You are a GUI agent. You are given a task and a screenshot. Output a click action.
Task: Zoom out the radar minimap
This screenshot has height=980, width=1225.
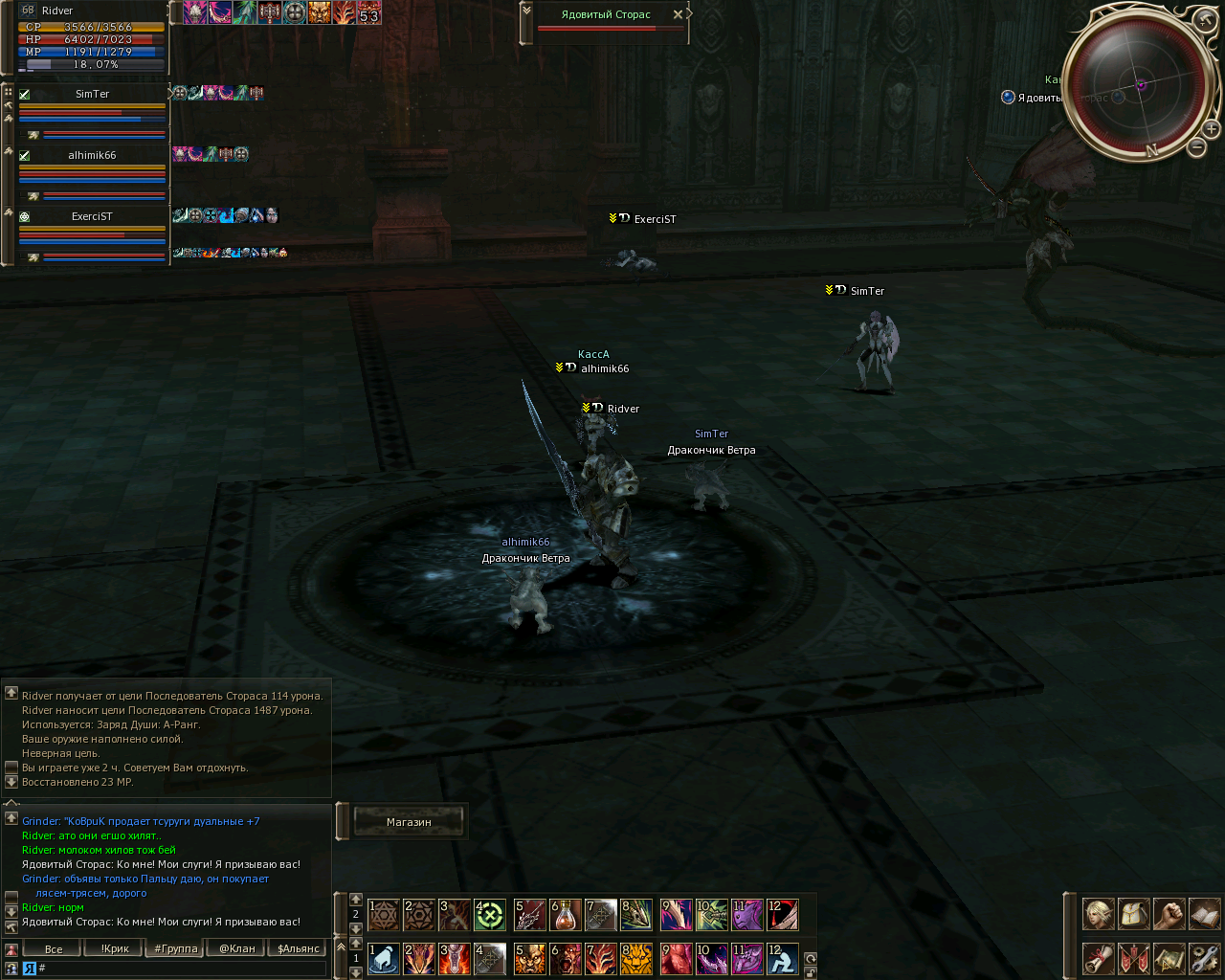1196,146
